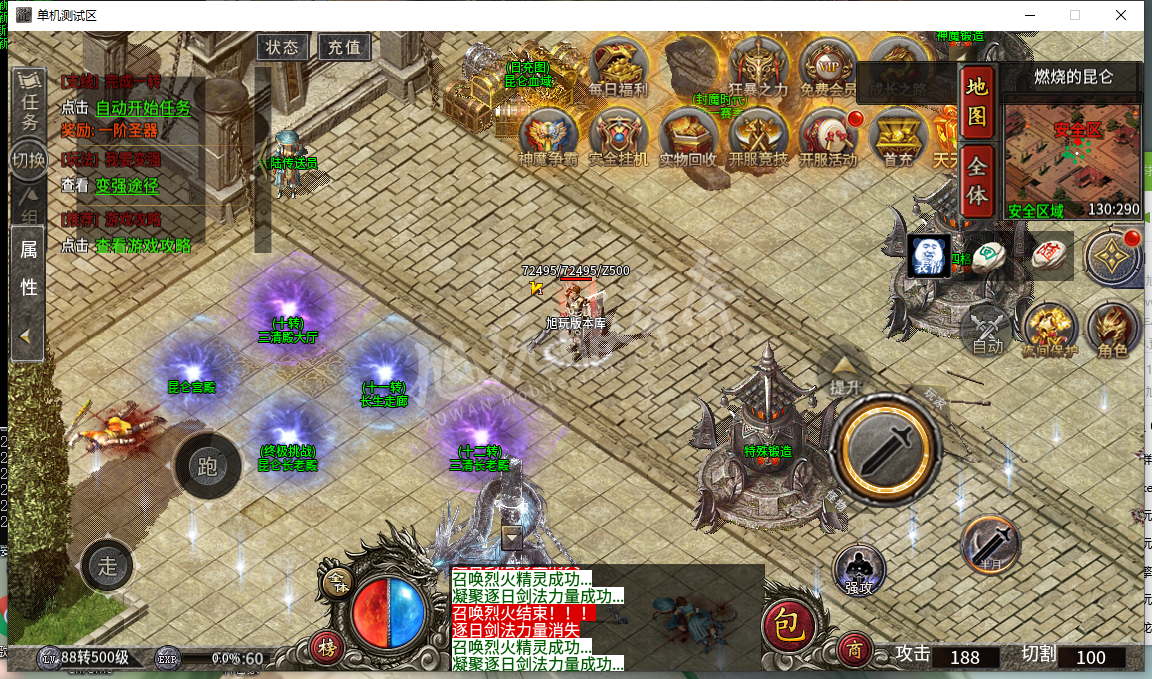Open the 状态 status button
Viewport: 1152px width, 679px height.
(x=282, y=47)
